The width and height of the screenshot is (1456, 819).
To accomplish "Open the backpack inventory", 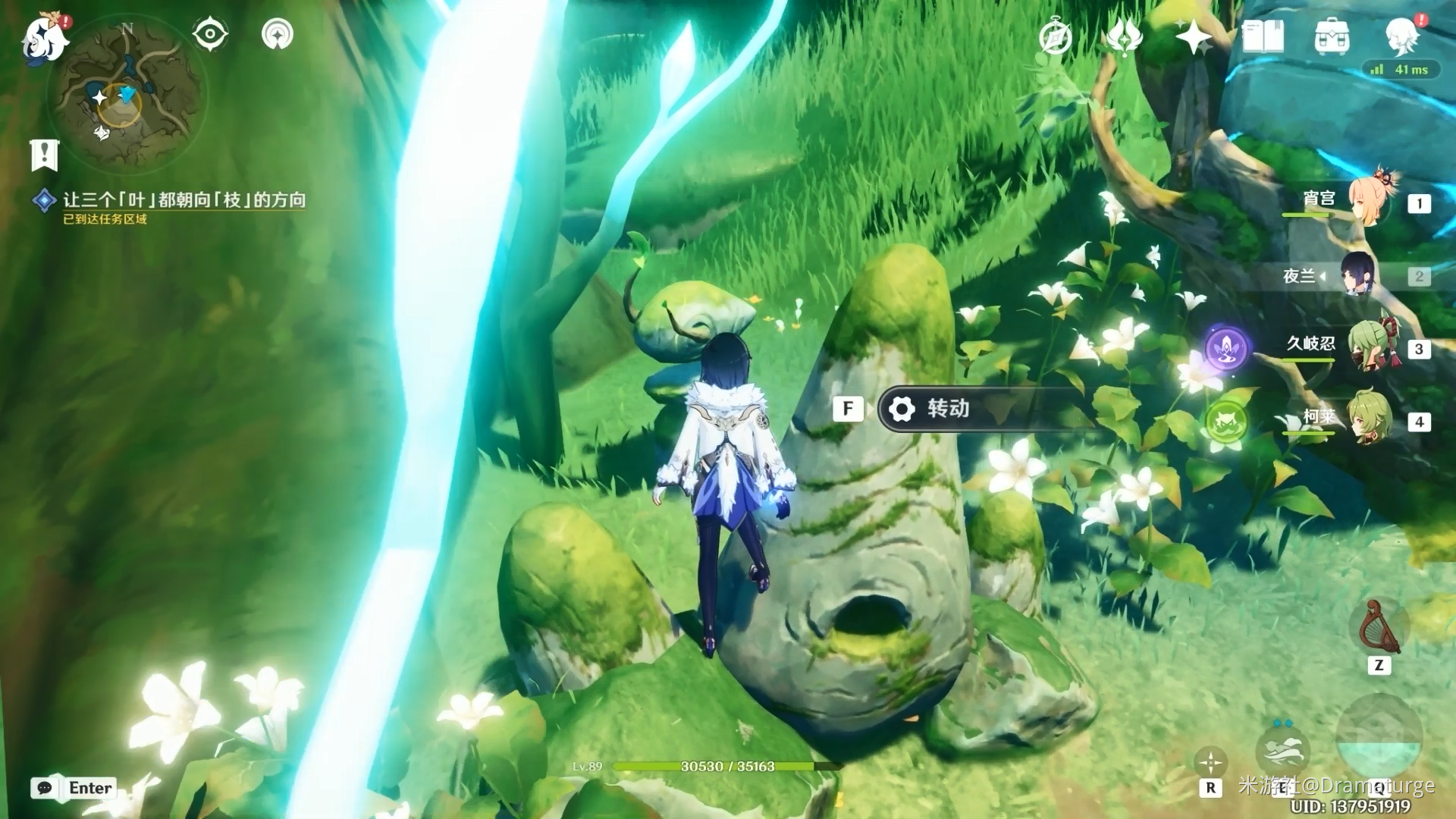I will (x=1332, y=36).
